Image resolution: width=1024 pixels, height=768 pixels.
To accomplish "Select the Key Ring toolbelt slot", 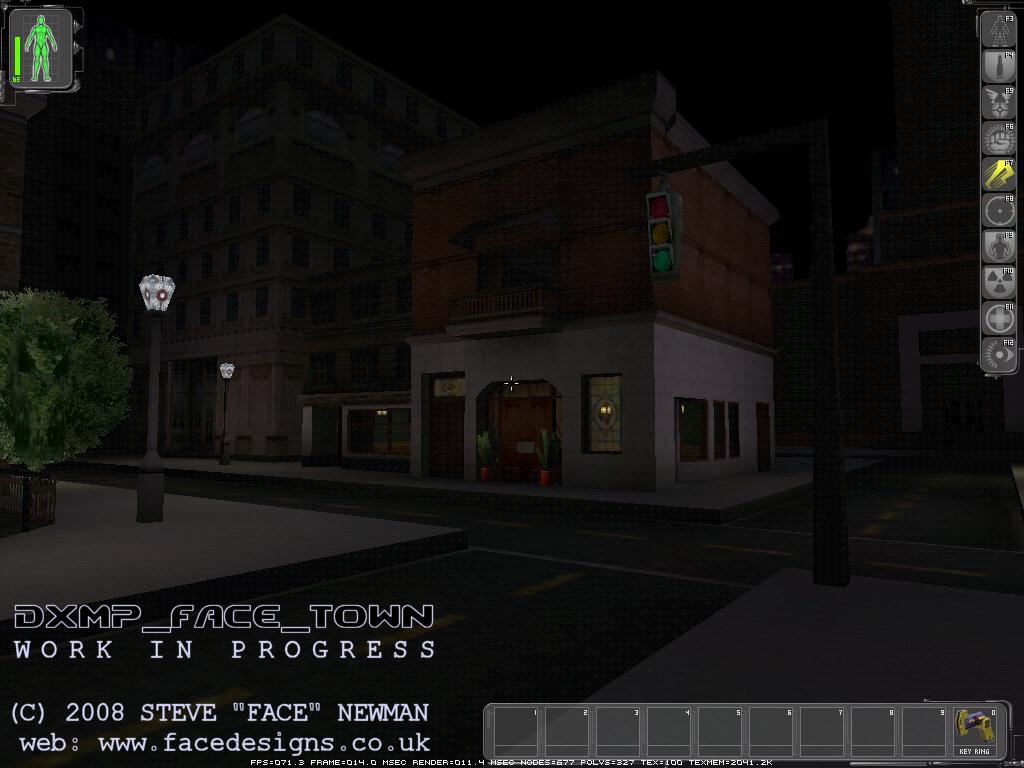I will [x=973, y=731].
